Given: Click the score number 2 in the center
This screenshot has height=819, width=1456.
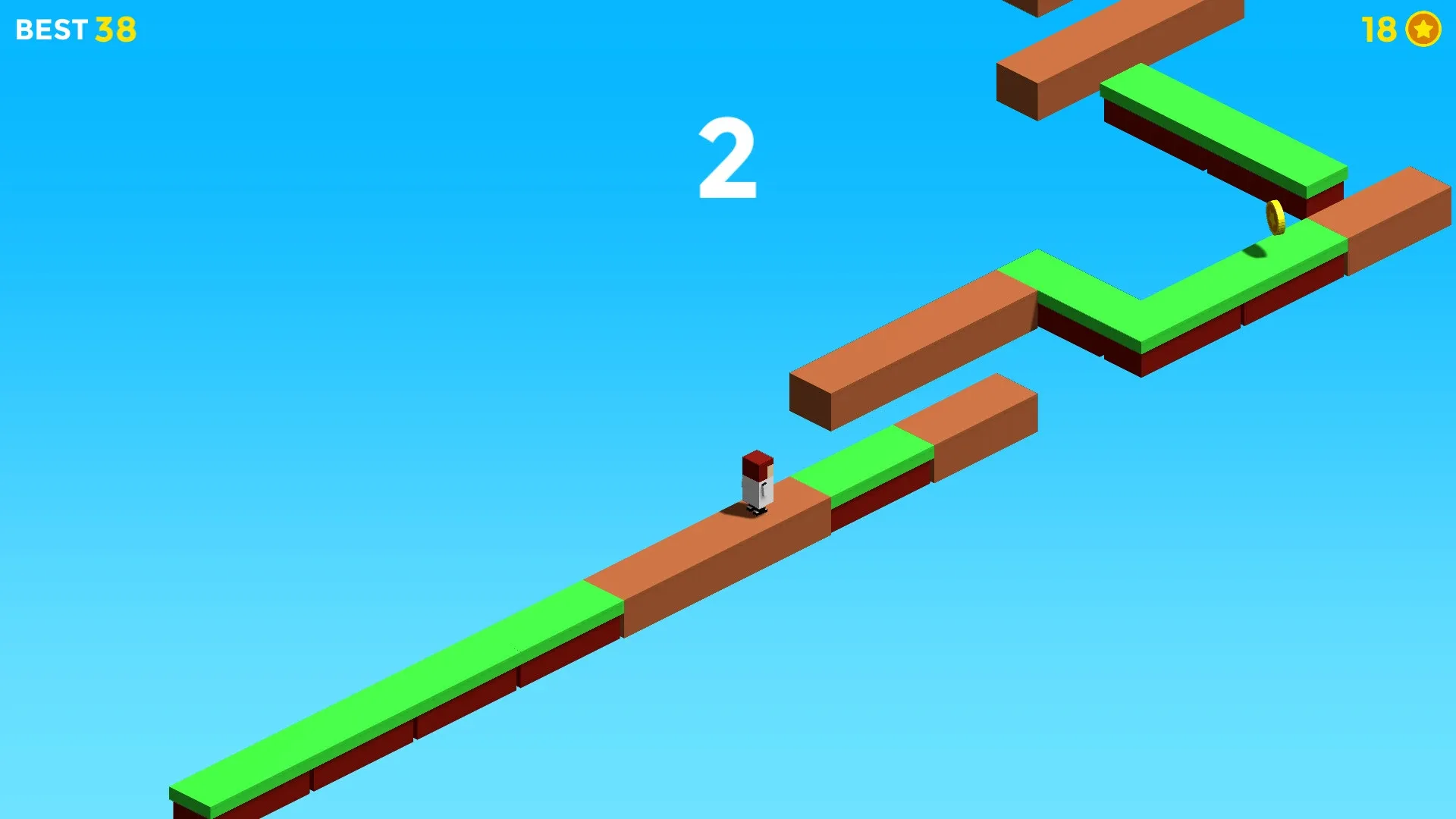Looking at the screenshot, I should pyautogui.click(x=726, y=155).
